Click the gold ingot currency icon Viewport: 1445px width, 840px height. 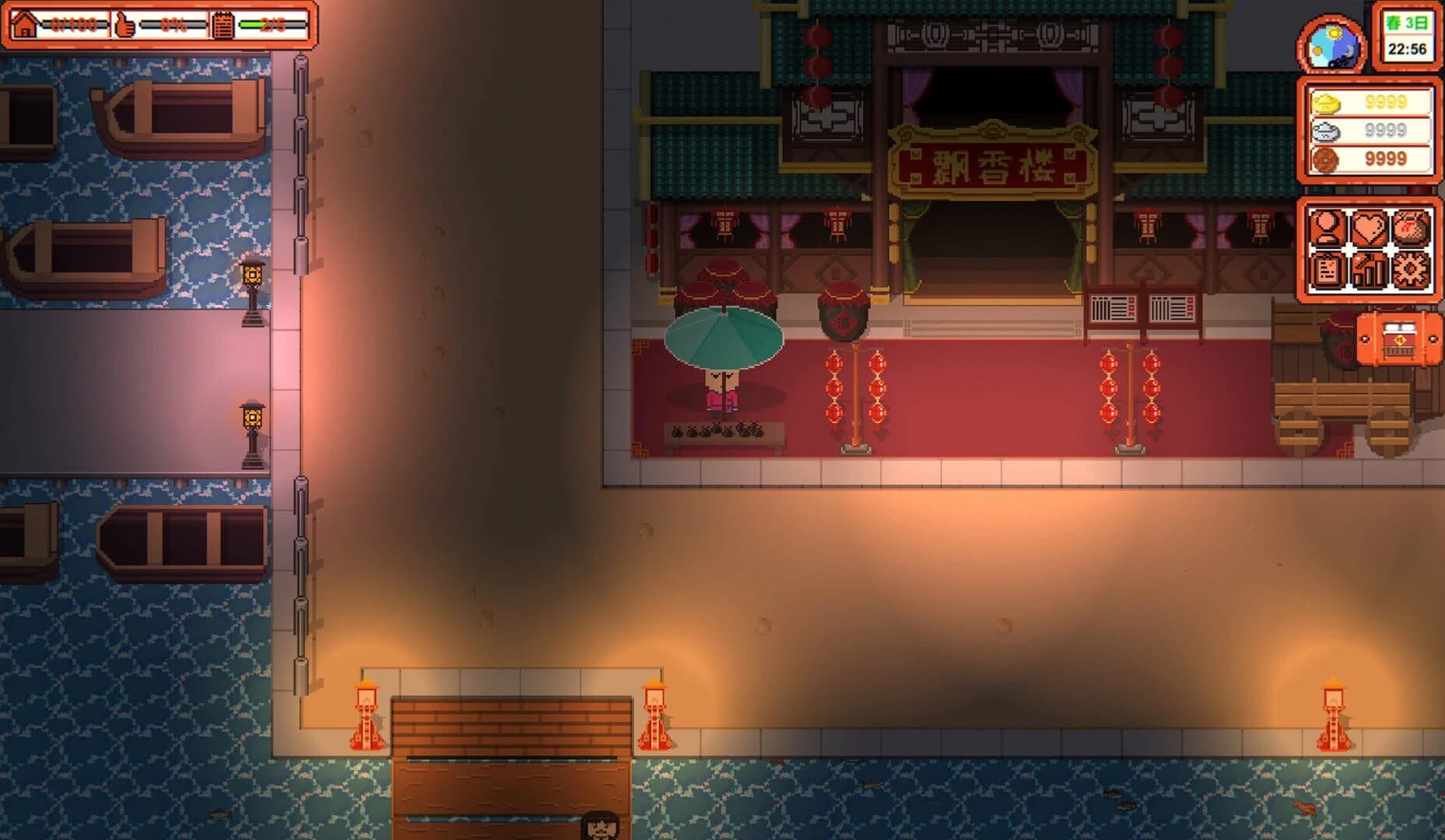(x=1325, y=103)
